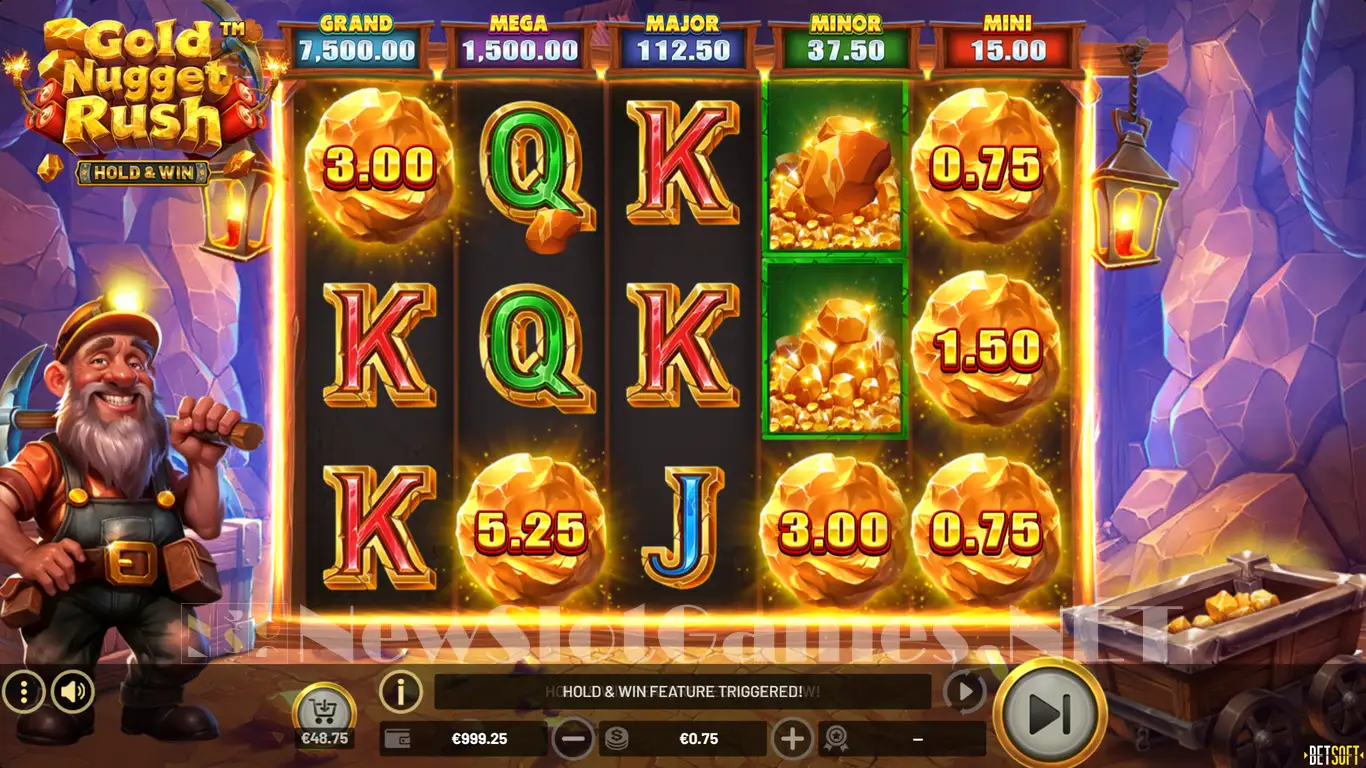Decrease the bet with the minus button
The image size is (1366, 768).
click(575, 739)
